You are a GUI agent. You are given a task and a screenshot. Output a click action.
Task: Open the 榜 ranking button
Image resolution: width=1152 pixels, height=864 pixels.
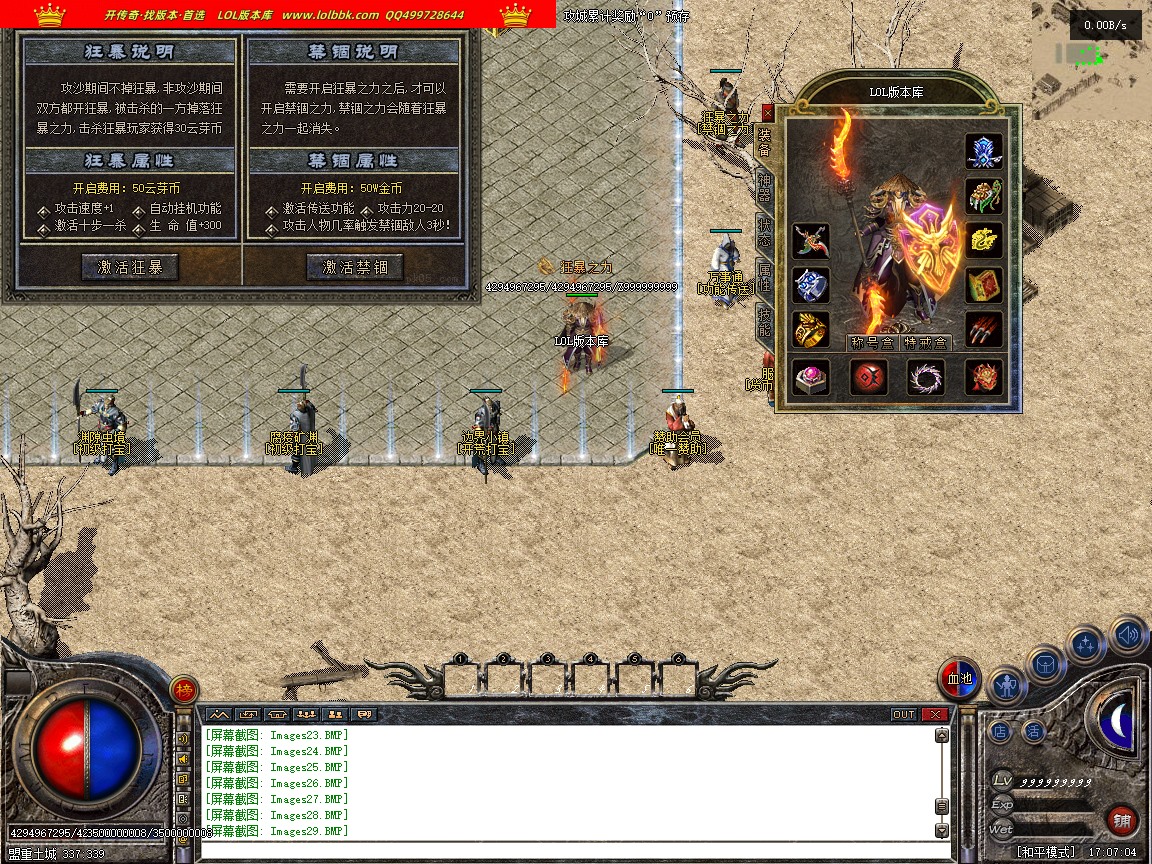point(183,690)
